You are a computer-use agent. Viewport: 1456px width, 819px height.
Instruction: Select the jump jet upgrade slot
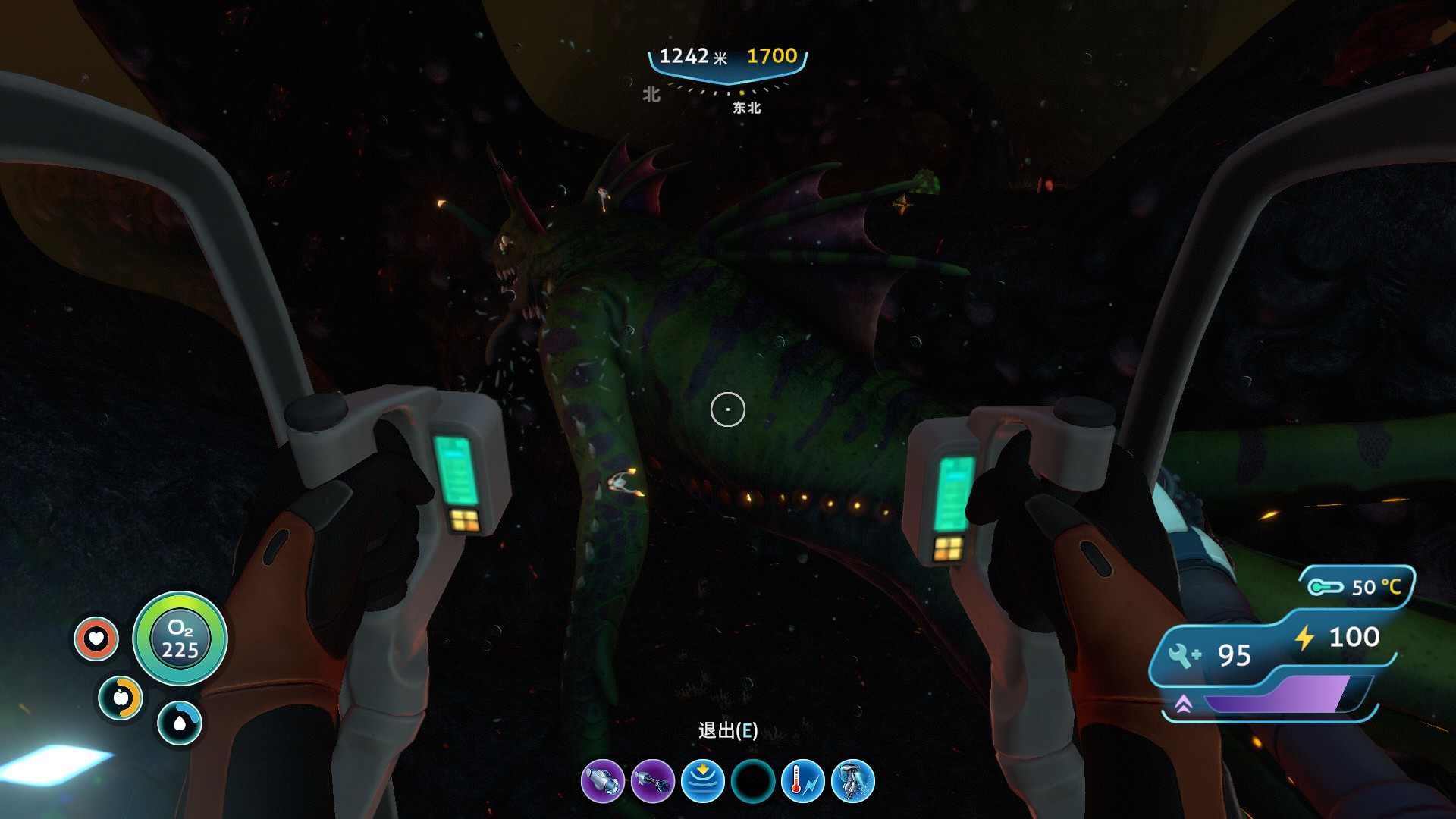[852, 781]
